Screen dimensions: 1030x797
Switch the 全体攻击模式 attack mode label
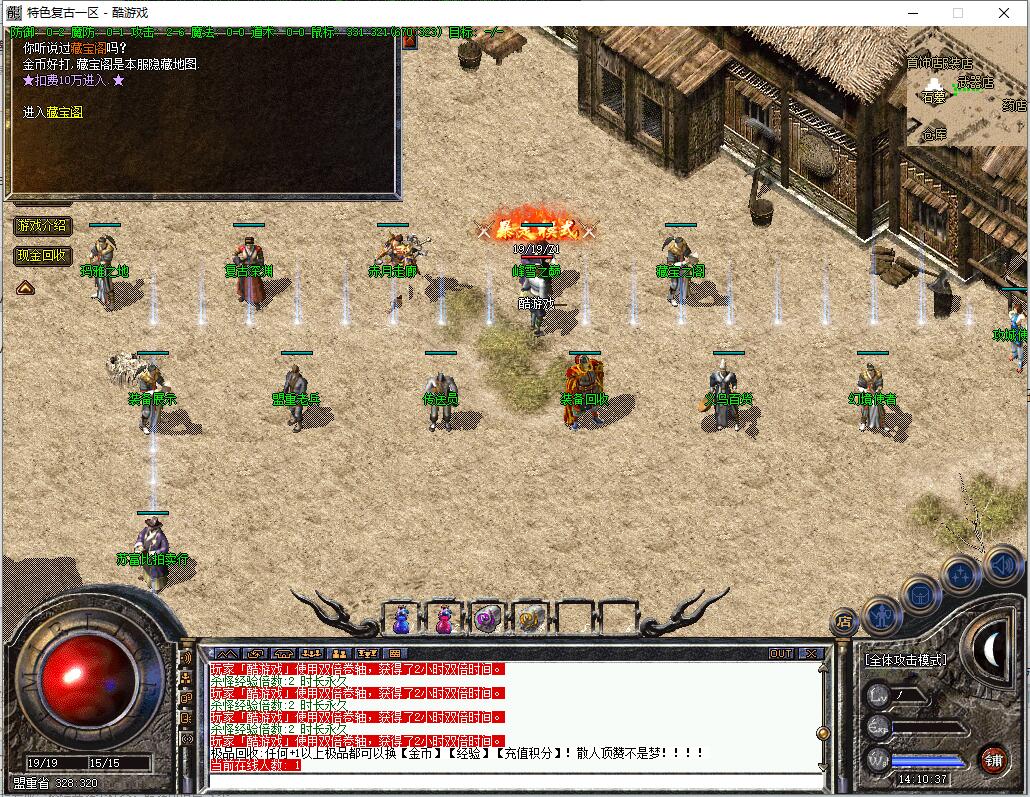[905, 660]
